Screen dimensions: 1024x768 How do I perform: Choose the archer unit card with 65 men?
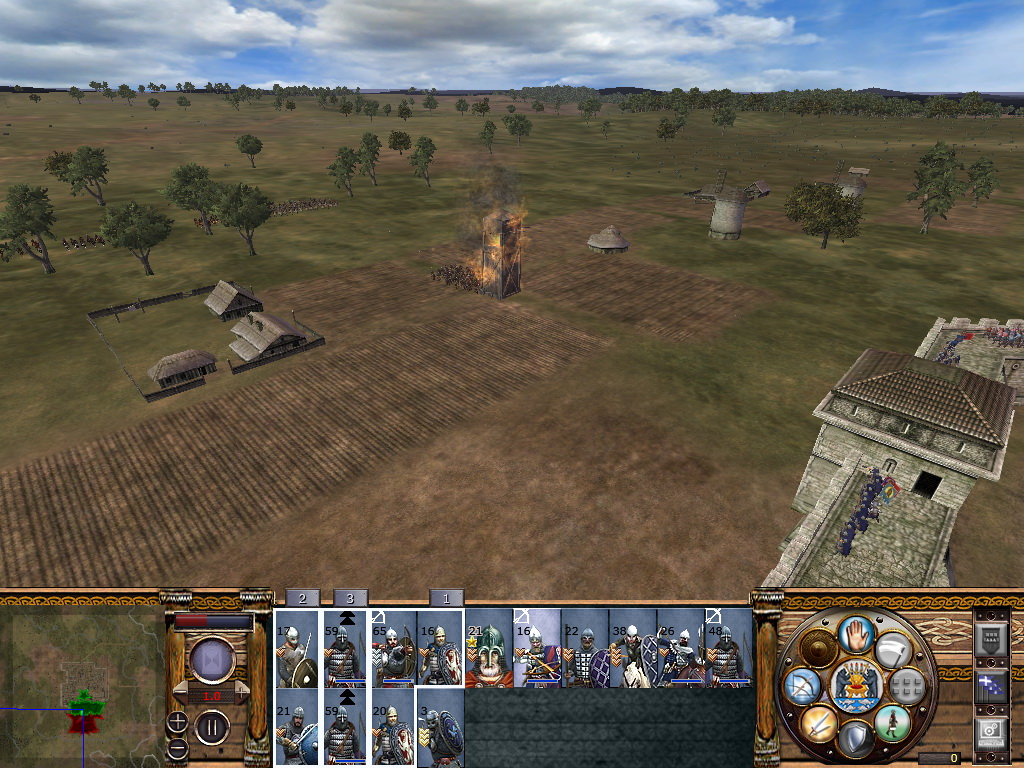click(x=393, y=649)
